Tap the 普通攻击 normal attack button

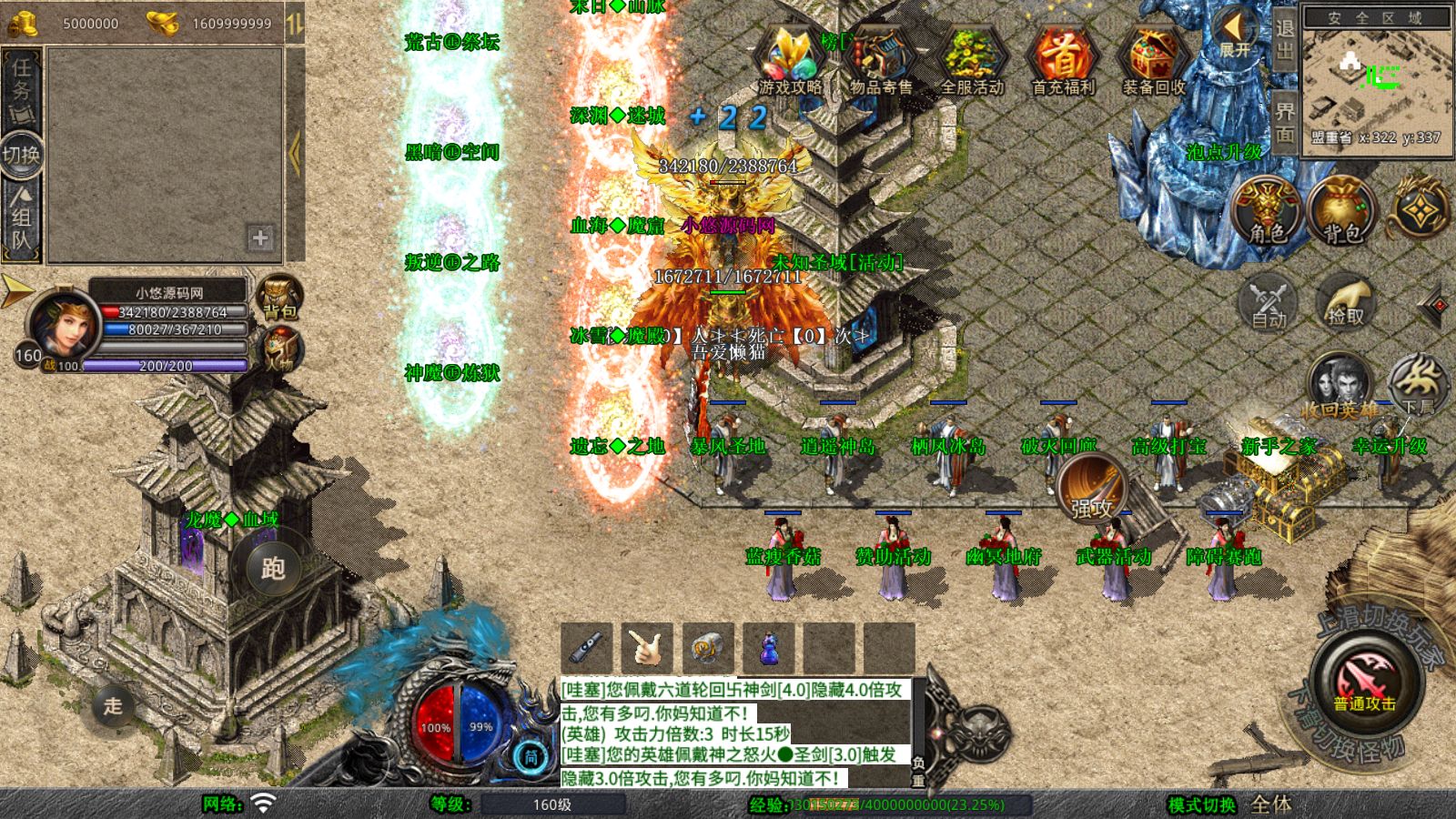1364,682
